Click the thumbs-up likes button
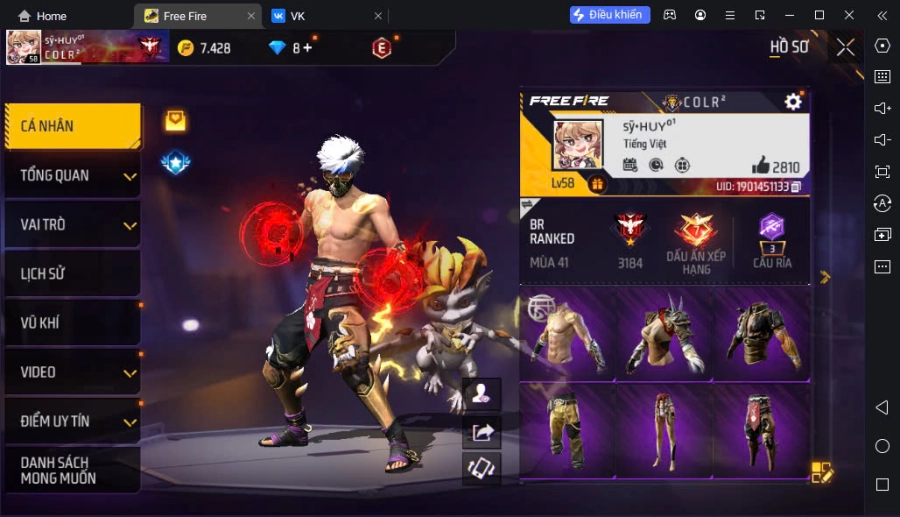900x517 pixels. coord(761,166)
